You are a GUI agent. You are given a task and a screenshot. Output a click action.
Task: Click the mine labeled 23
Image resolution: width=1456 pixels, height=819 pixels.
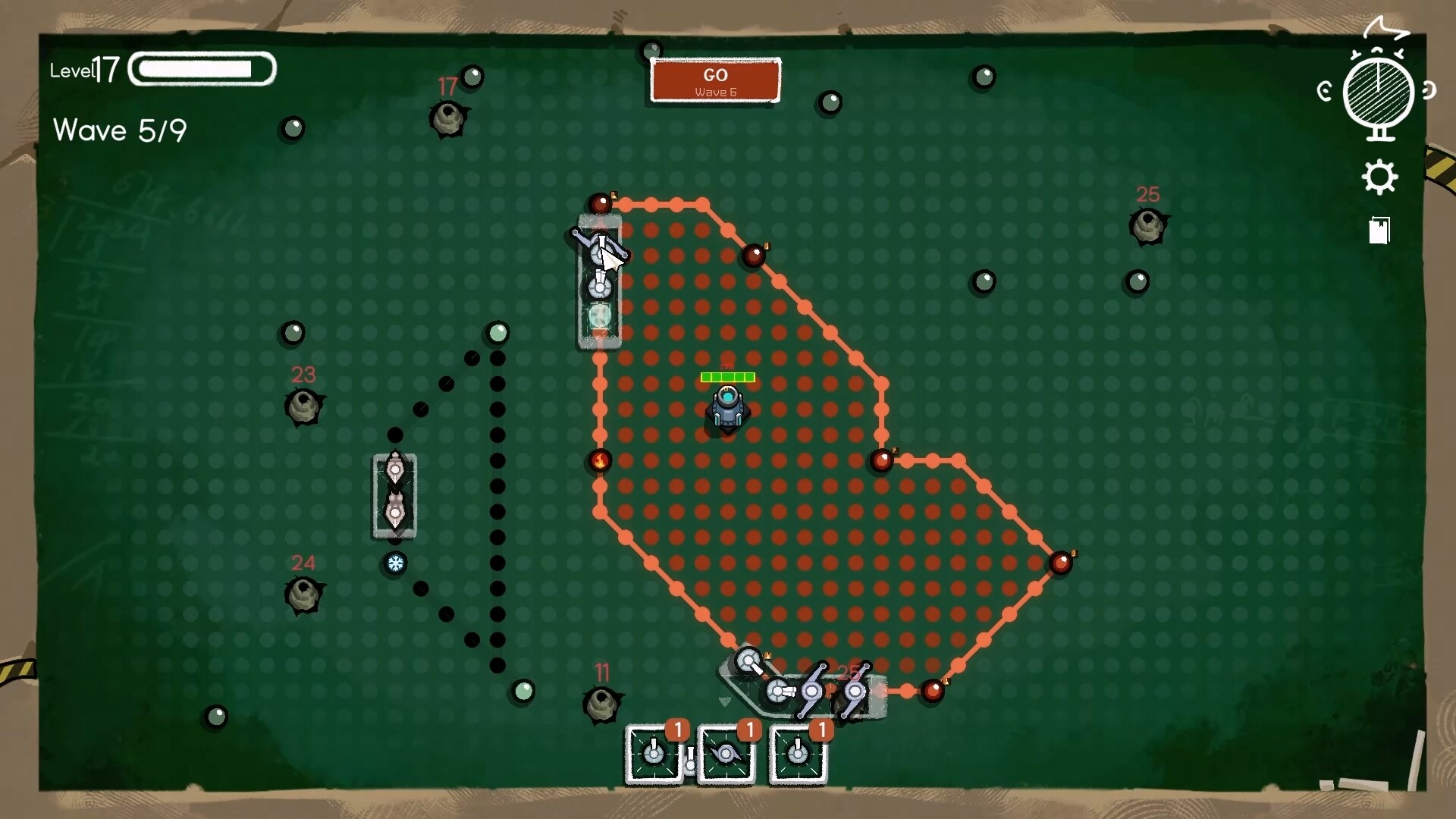pos(304,406)
